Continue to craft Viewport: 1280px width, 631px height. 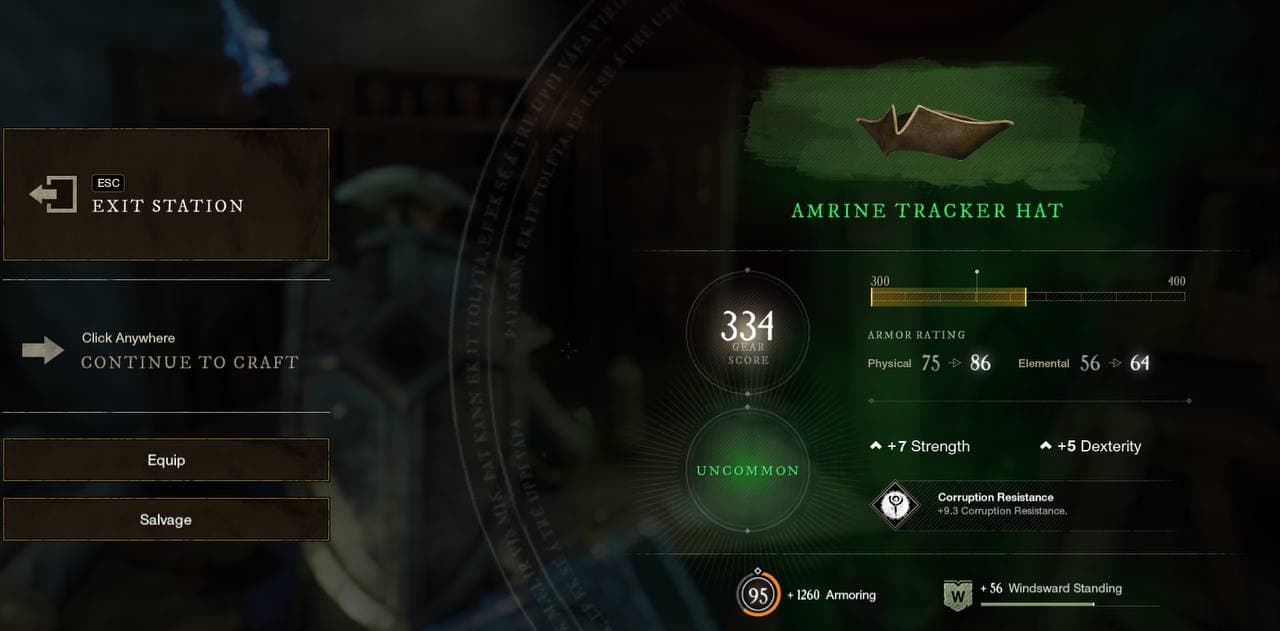(x=189, y=362)
